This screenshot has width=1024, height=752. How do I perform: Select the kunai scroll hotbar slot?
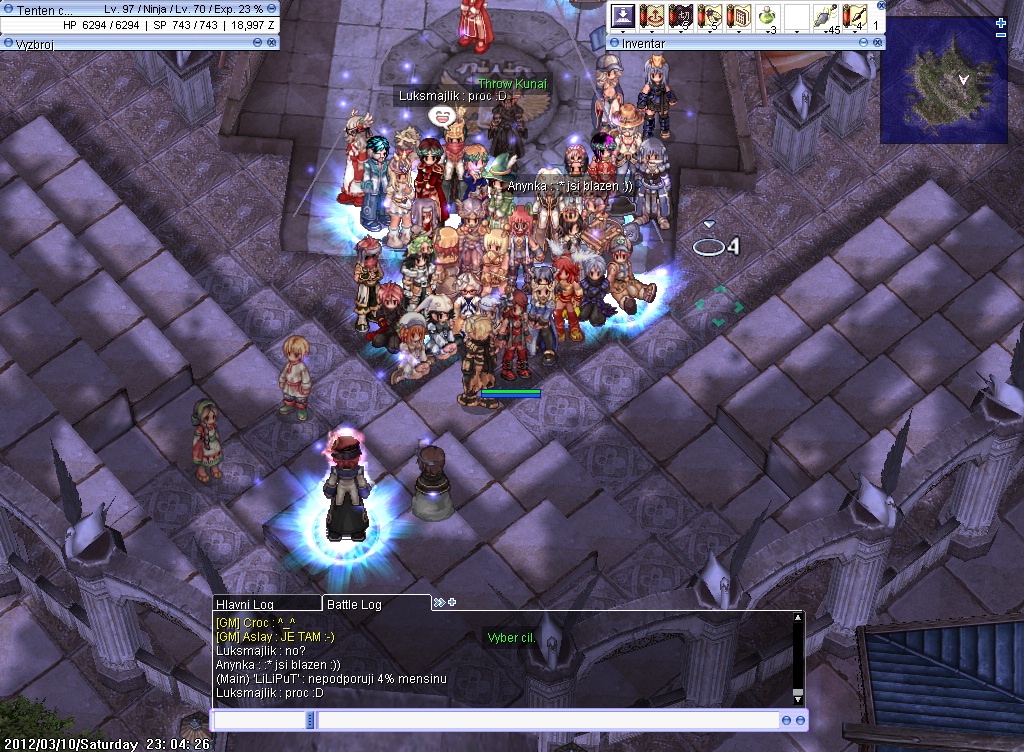pos(854,17)
